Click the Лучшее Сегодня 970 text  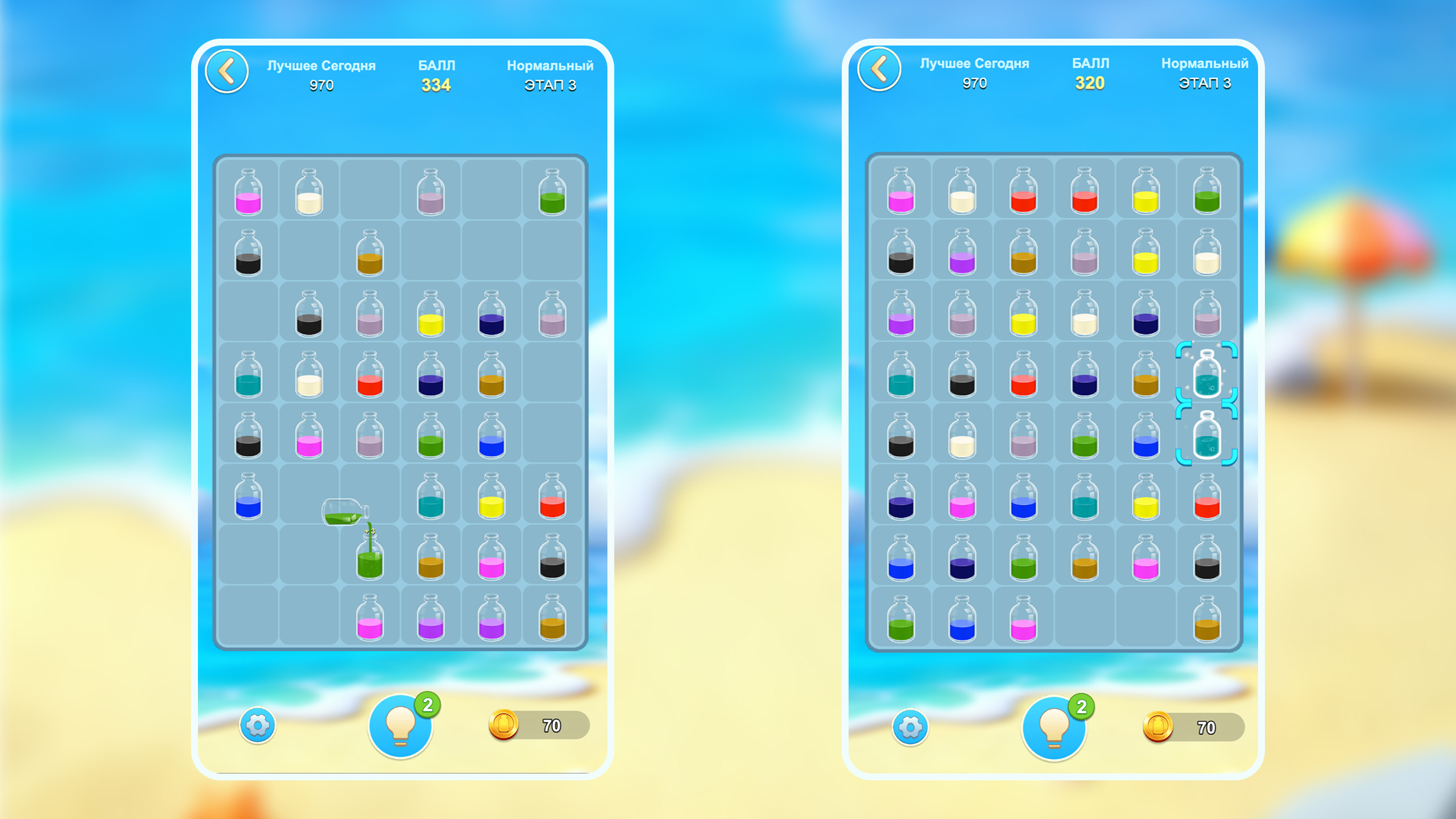pos(322,74)
